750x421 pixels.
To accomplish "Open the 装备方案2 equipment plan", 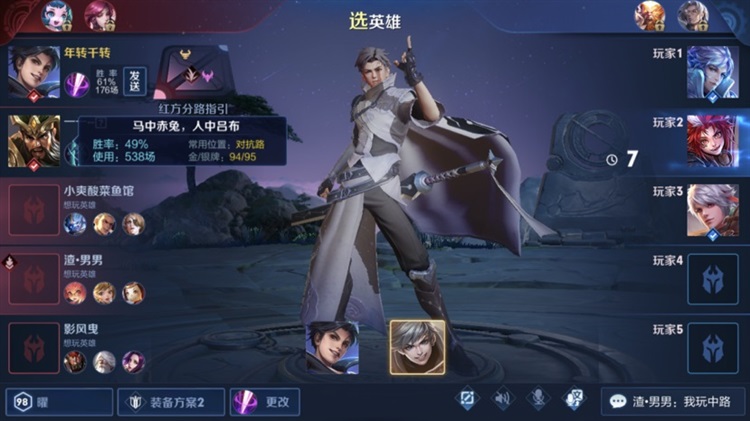I will pyautogui.click(x=170, y=402).
